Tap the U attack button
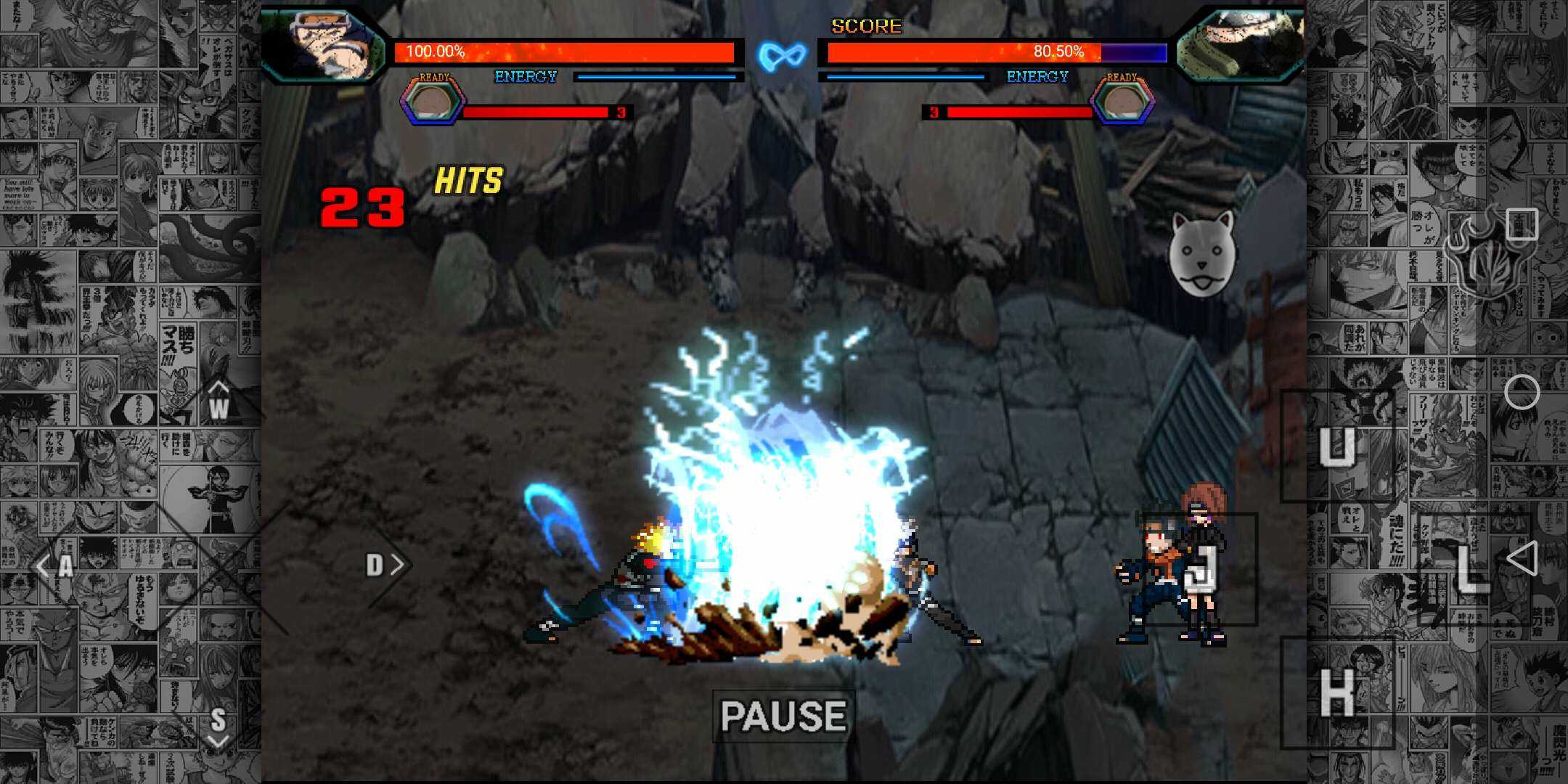Screen dimensions: 1568x784 tap(1336, 446)
